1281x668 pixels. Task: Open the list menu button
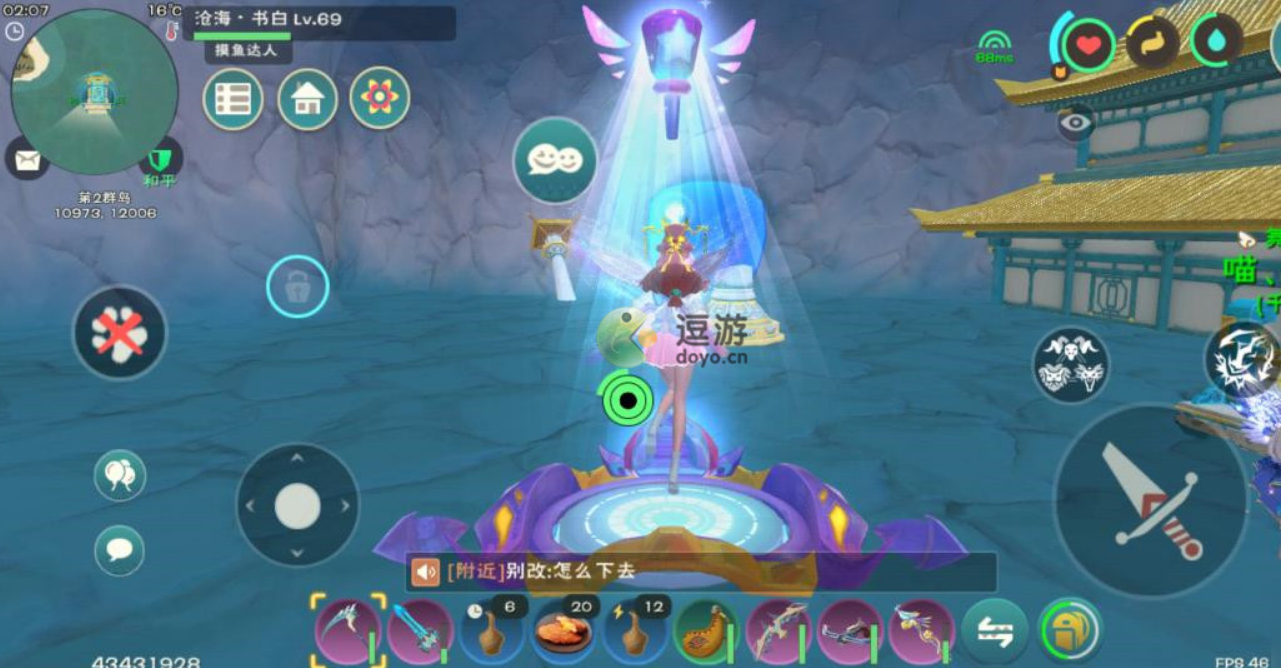tap(233, 99)
